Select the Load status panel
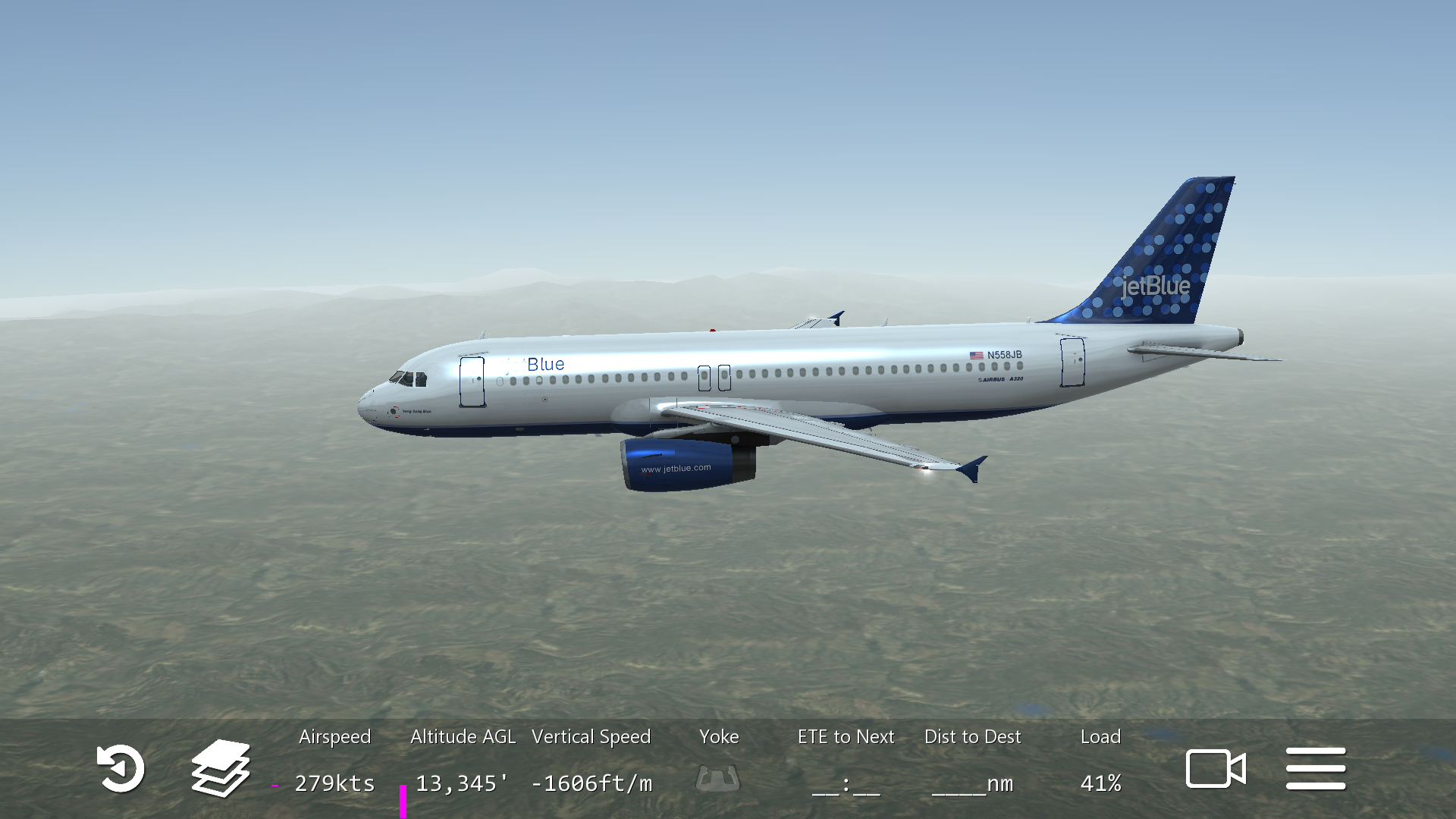Screen dimensions: 1456x819 (1100, 761)
